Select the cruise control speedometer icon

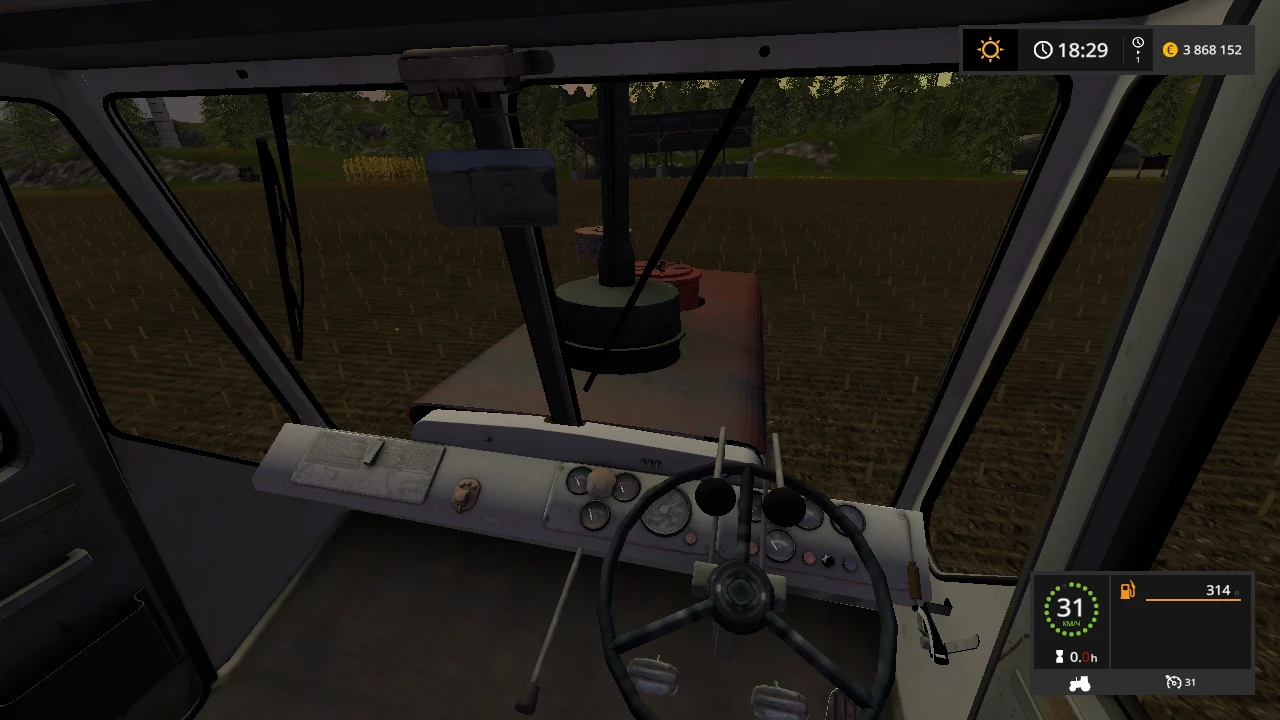coord(1172,682)
